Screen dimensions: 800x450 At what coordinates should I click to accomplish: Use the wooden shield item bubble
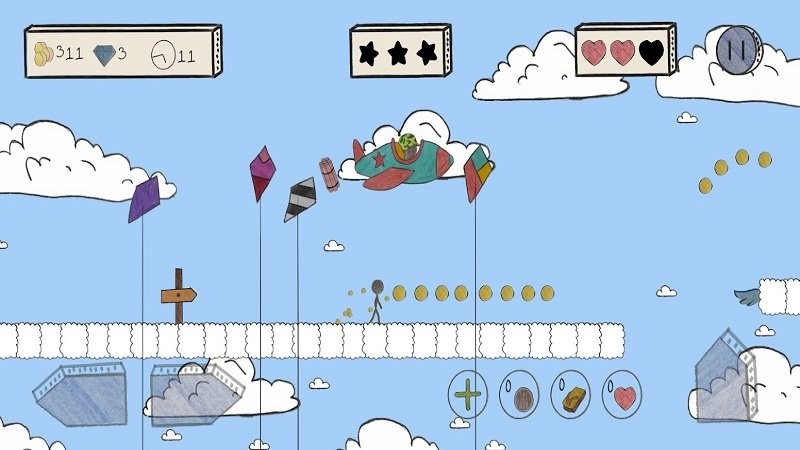tap(519, 395)
